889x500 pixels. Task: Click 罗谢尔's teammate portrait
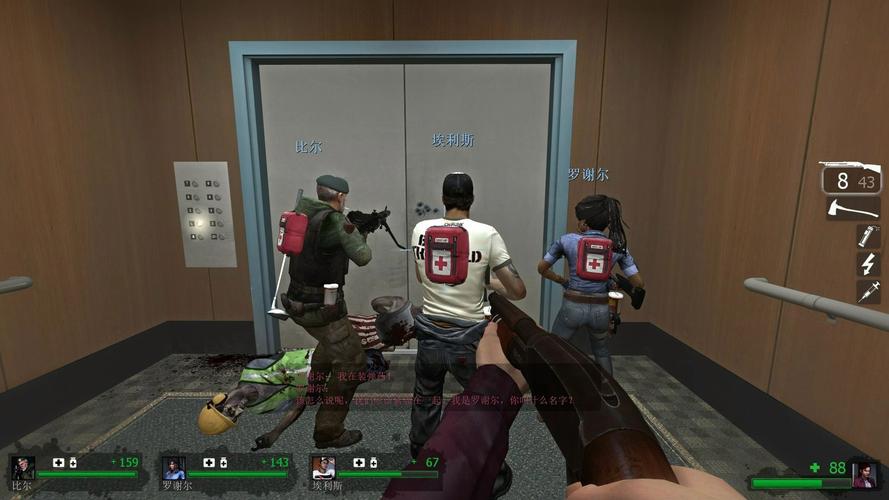[173, 467]
